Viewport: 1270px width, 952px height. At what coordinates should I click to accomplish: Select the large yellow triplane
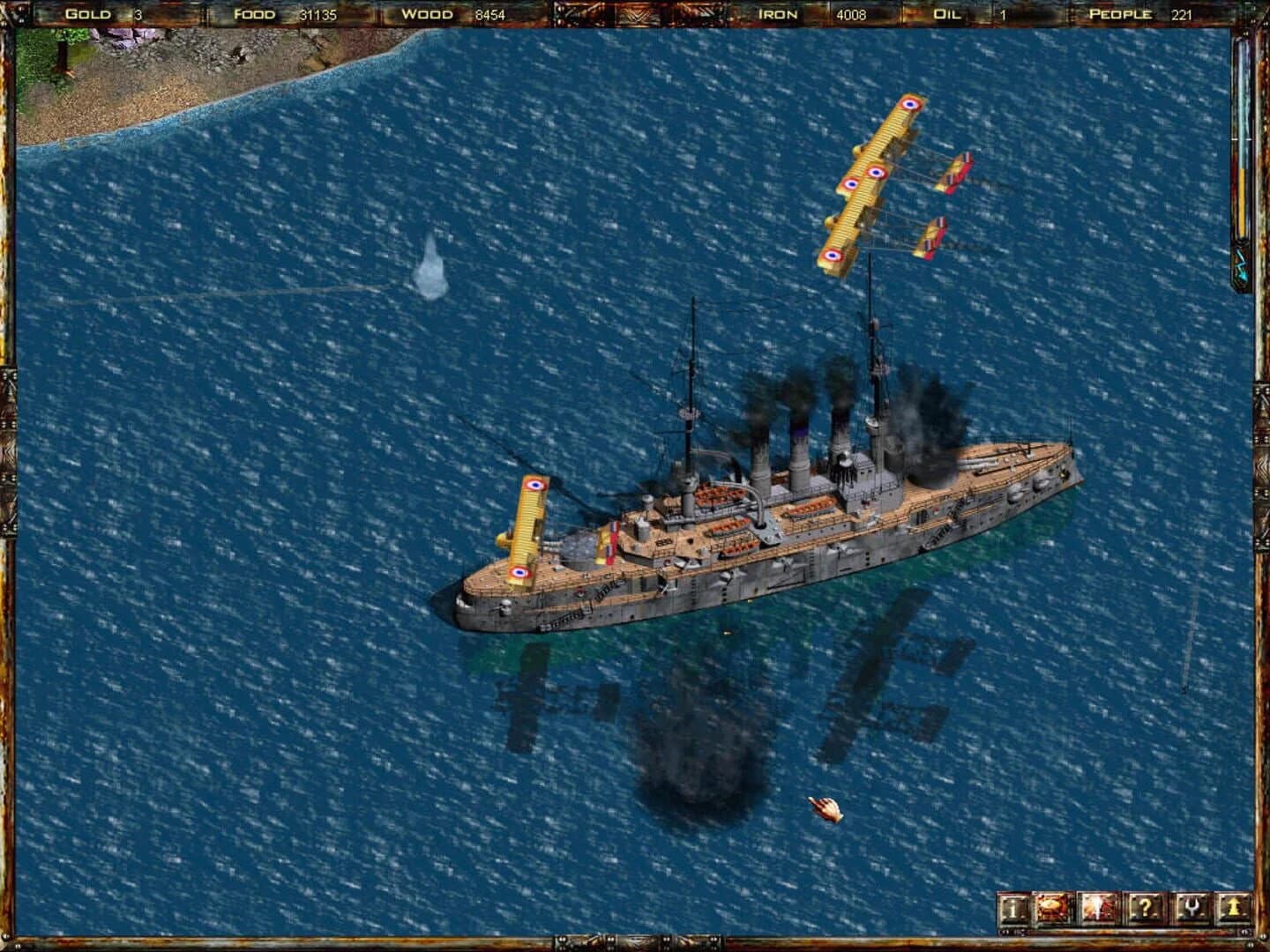click(873, 176)
